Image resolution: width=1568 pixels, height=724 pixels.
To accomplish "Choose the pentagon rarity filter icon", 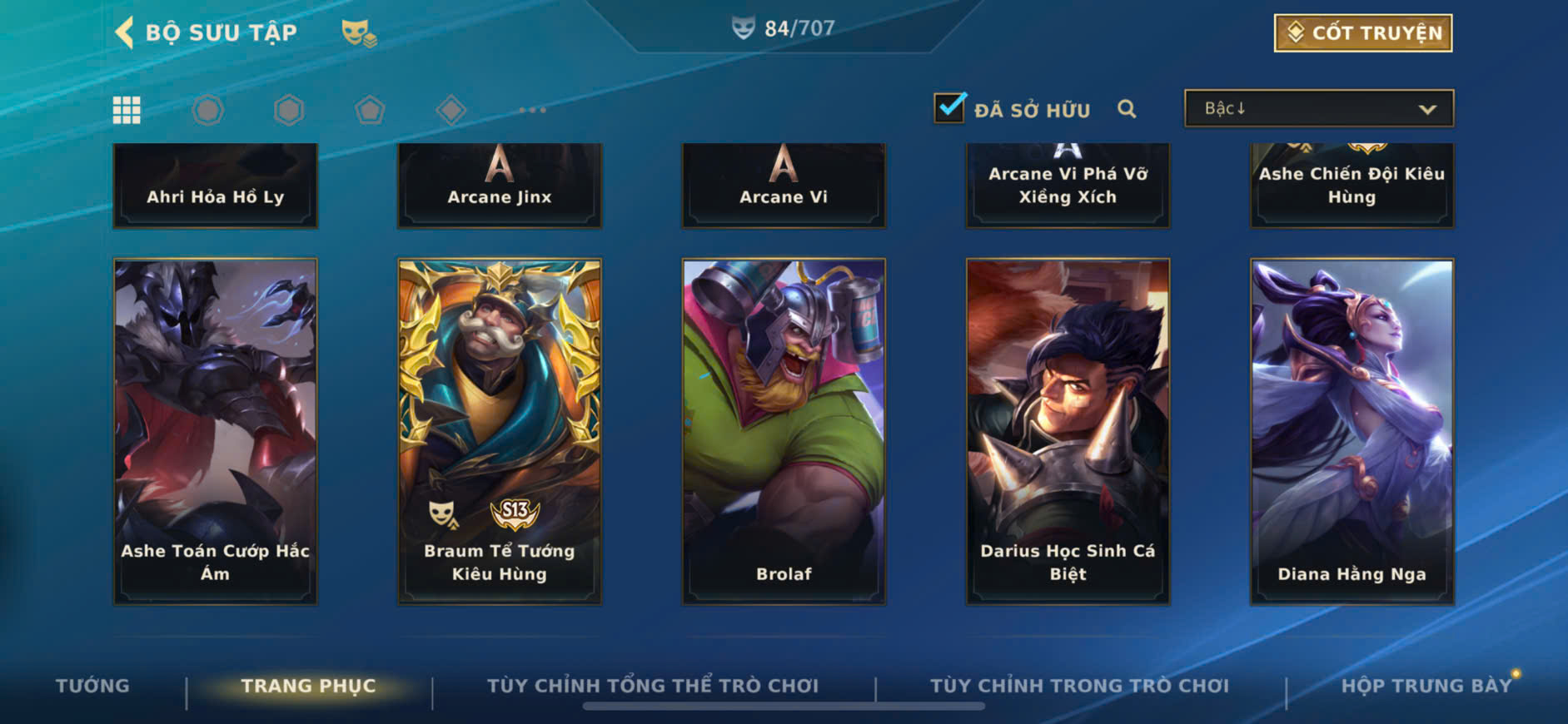I will point(370,110).
